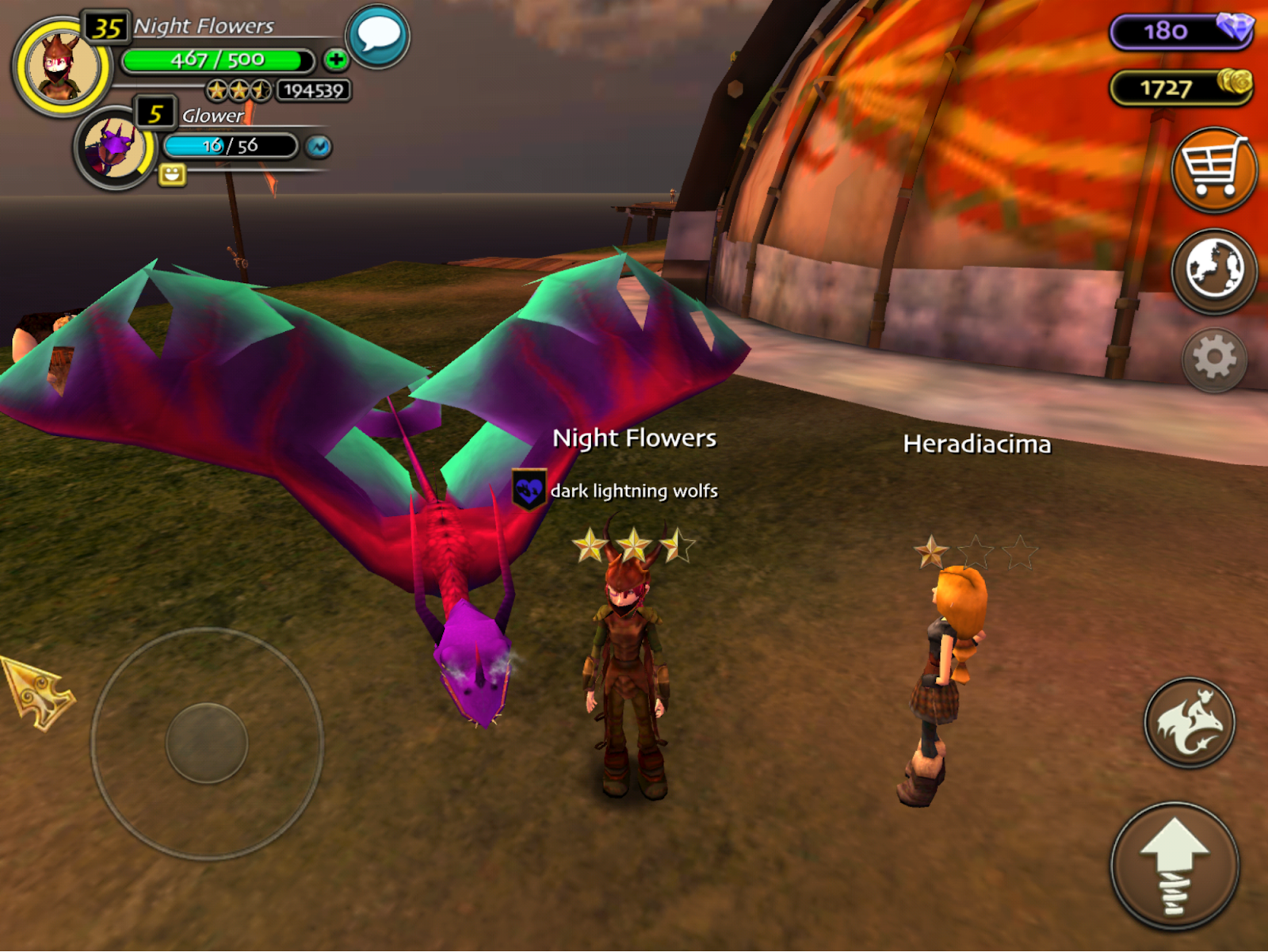
Task: Open the shopping cart store
Action: point(1213,170)
